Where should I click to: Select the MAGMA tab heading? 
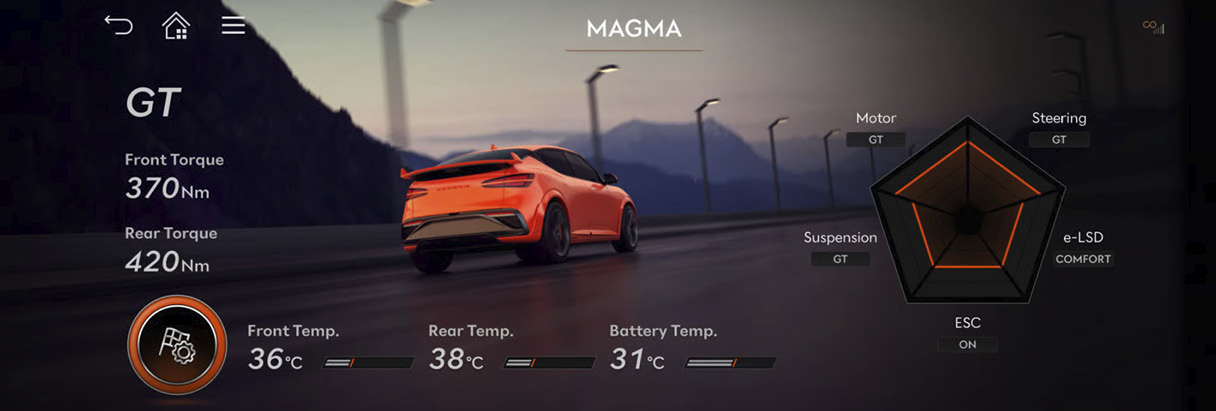[x=634, y=29]
